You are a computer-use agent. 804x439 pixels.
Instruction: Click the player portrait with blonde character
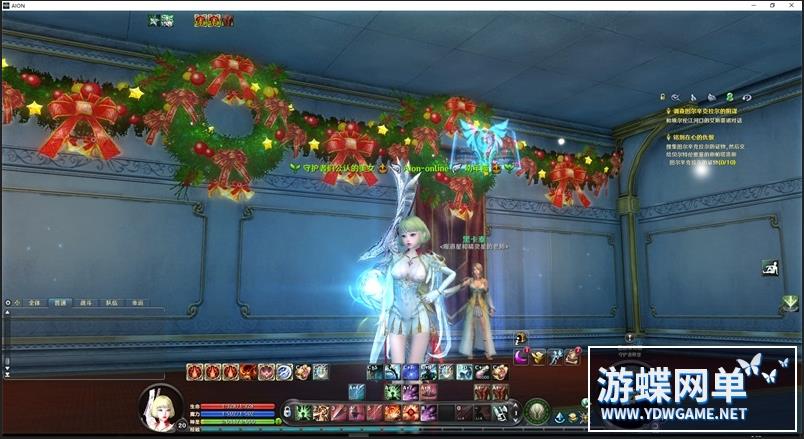click(x=160, y=405)
